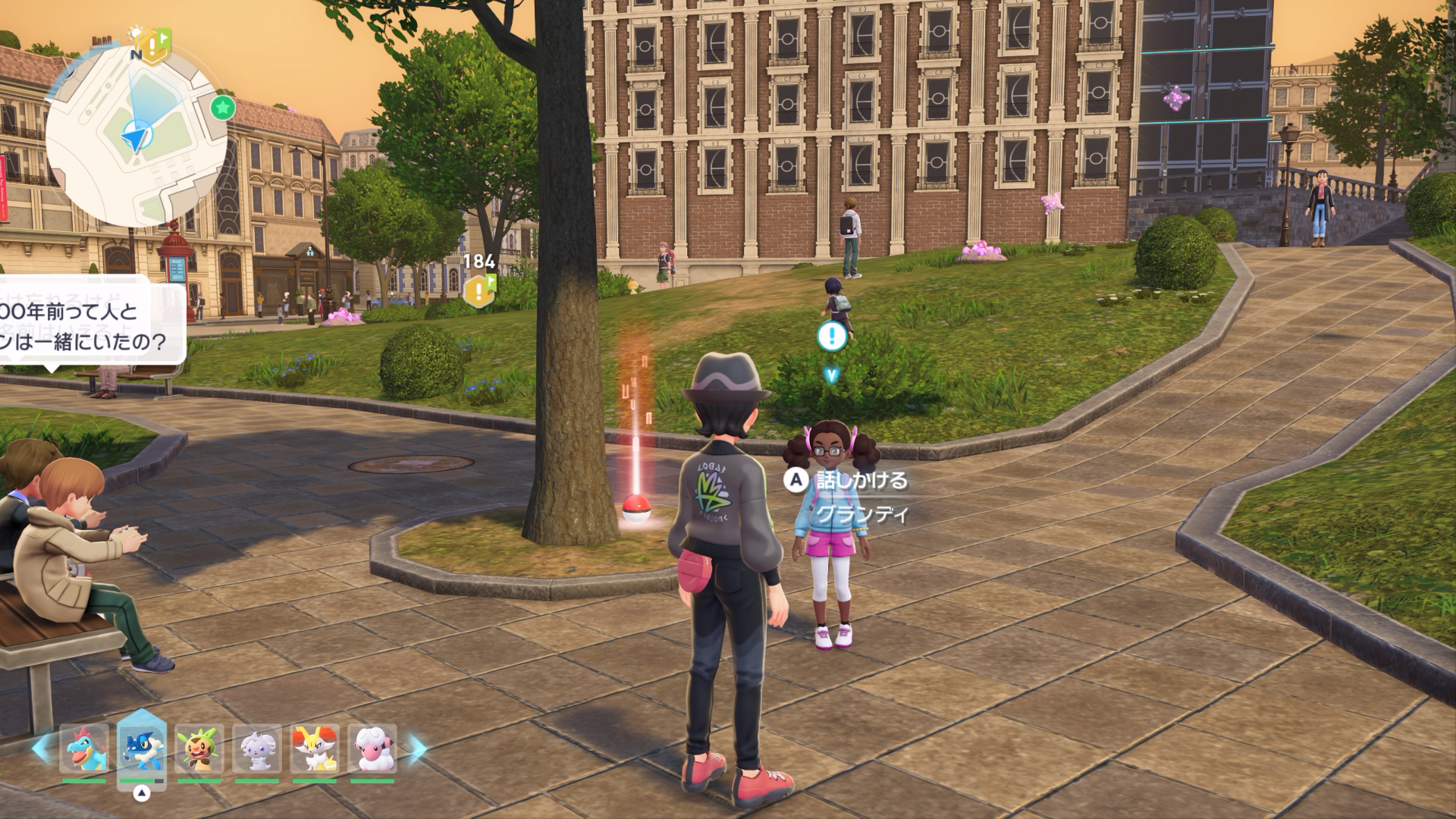
Task: Click the green star marker on the minimap
Action: [x=222, y=108]
